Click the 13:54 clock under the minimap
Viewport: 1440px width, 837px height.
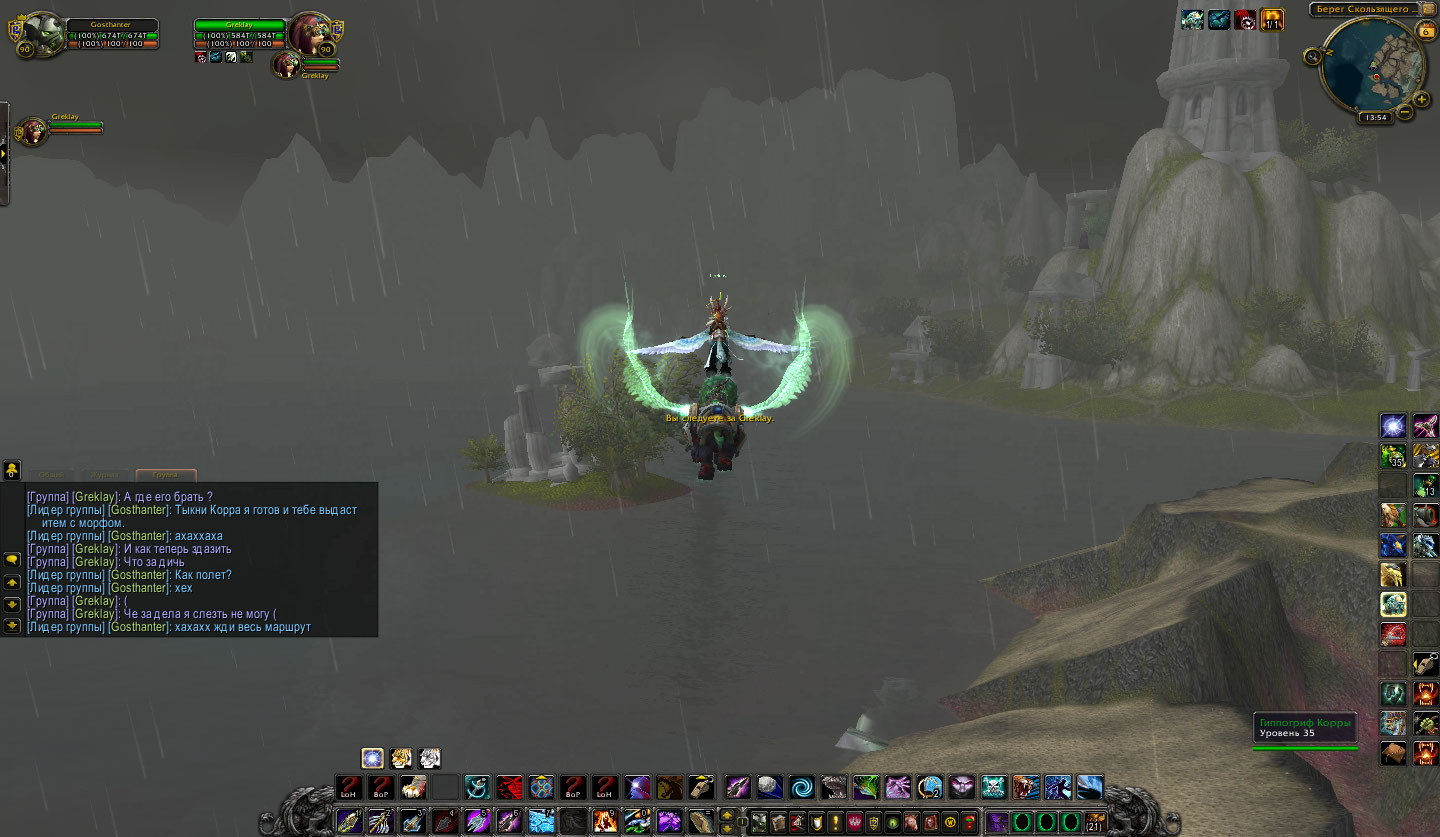click(x=1376, y=117)
